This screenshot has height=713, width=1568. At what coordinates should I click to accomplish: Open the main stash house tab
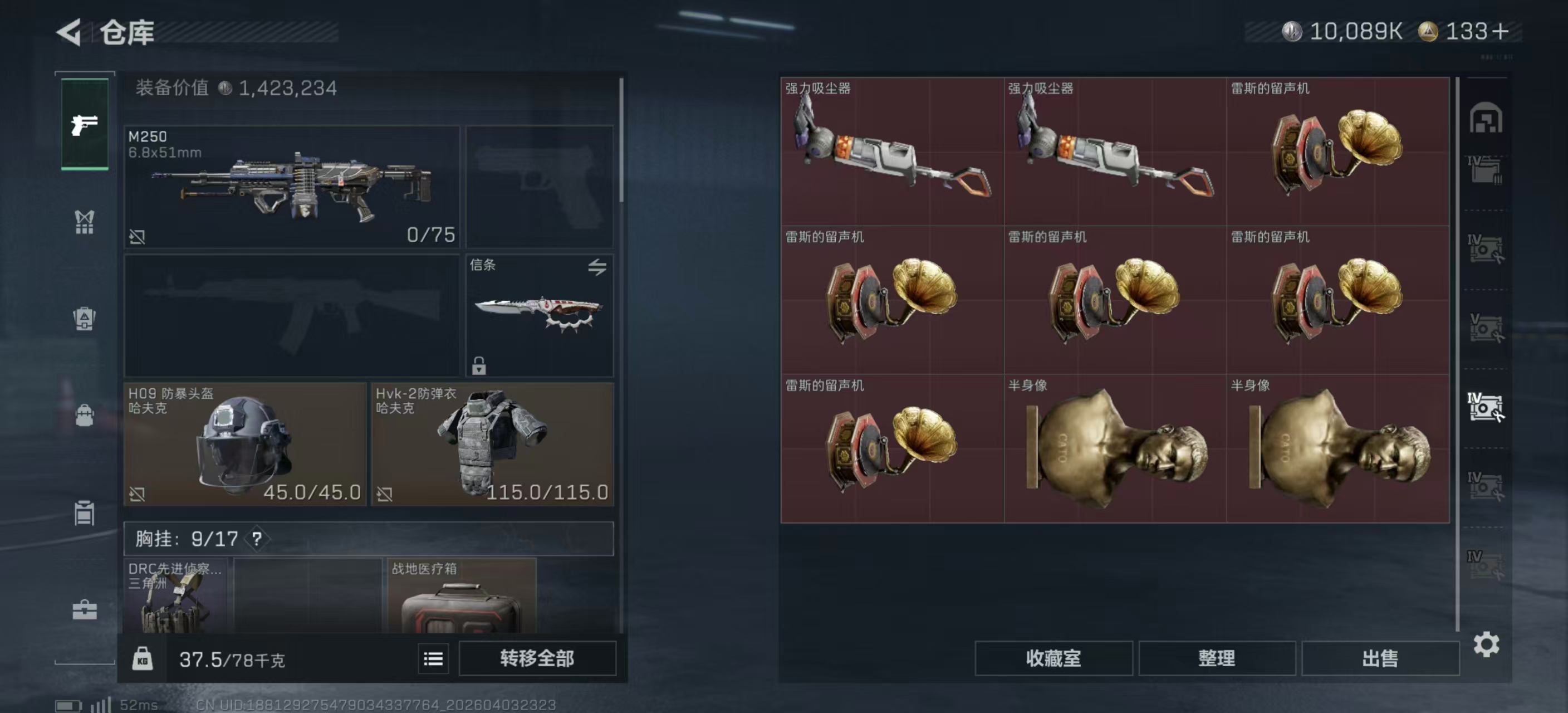[x=1486, y=118]
